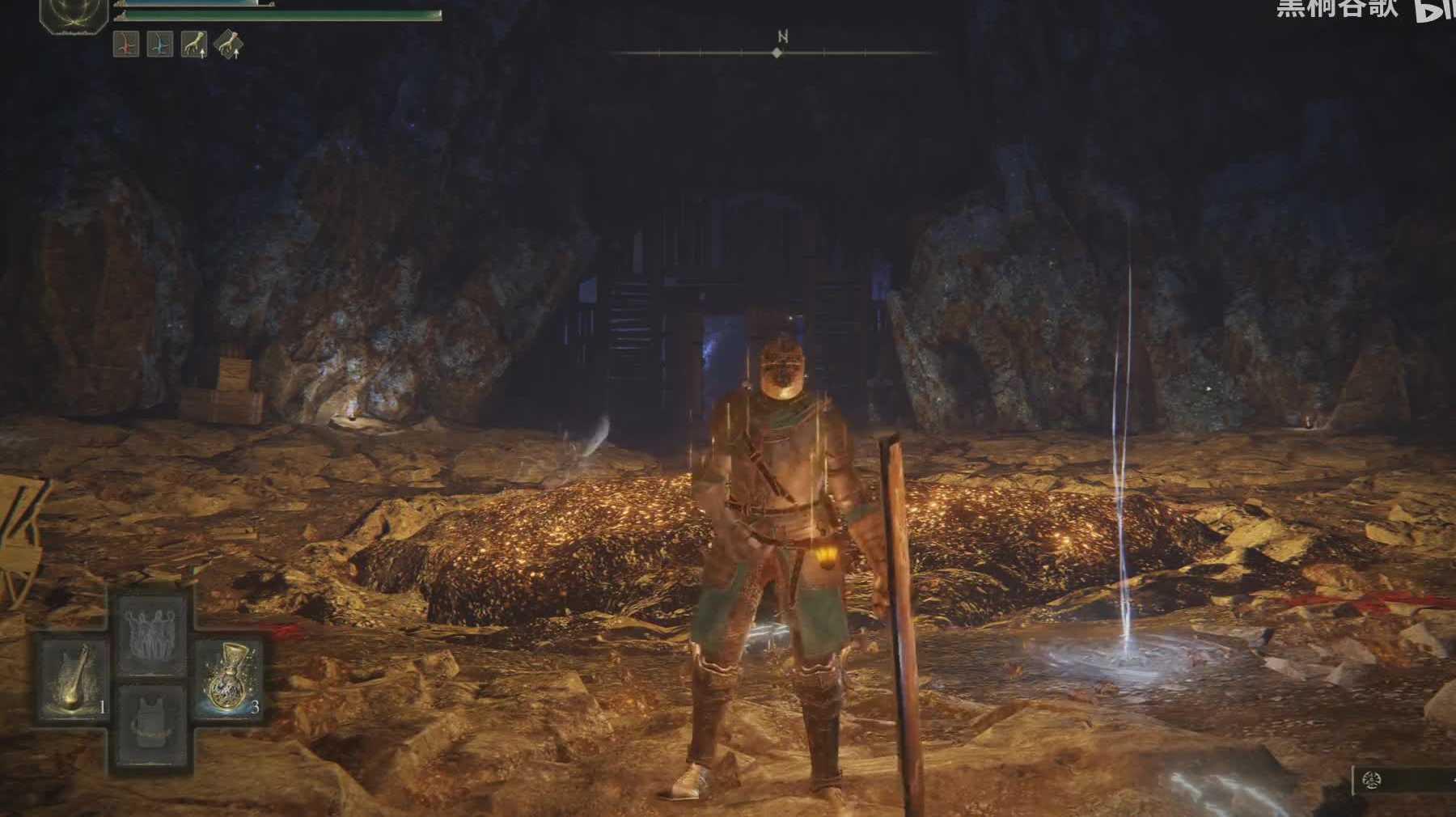Click the compass bar north marker
1456x817 pixels.
click(777, 53)
